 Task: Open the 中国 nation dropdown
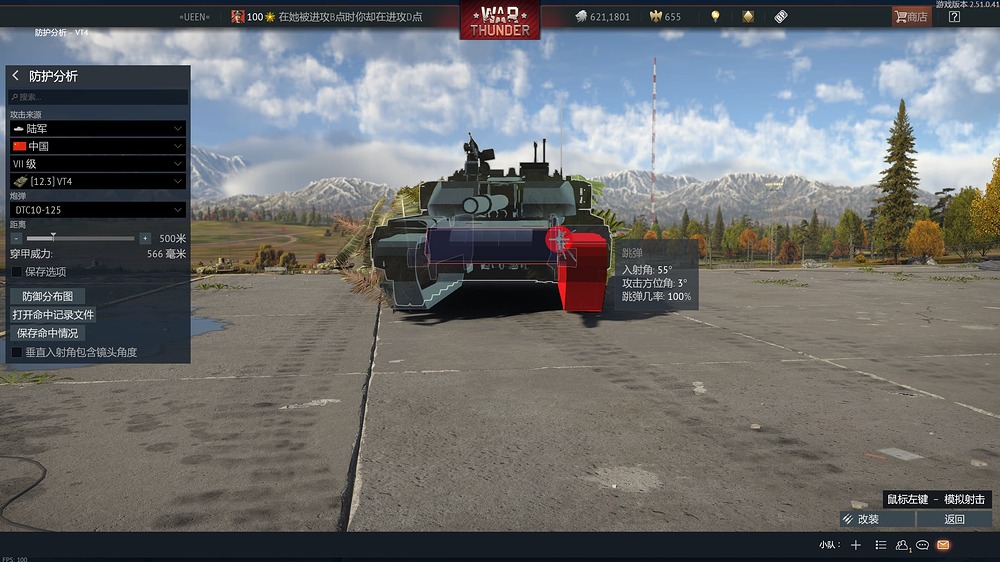tap(98, 146)
